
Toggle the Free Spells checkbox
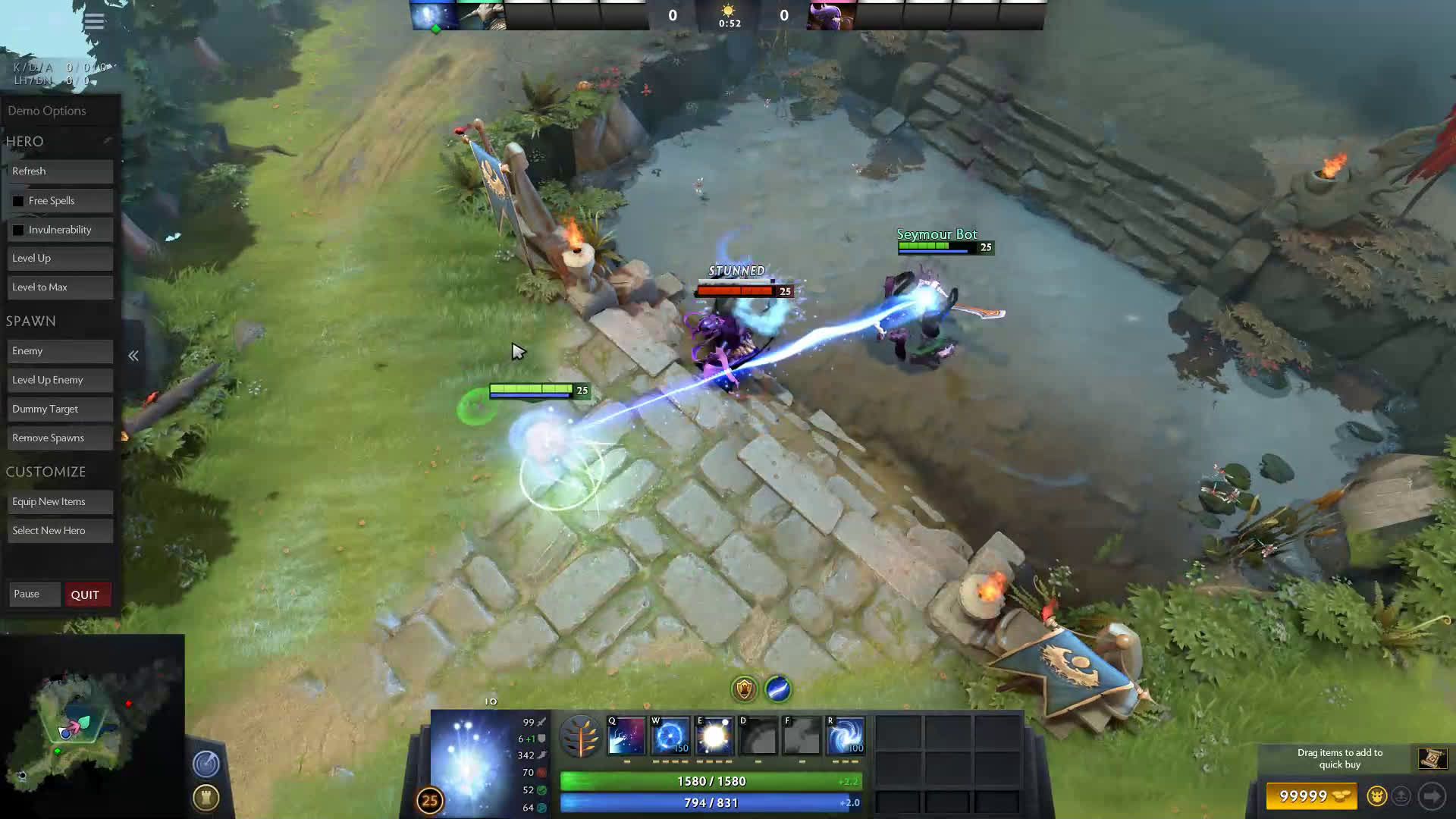point(18,201)
